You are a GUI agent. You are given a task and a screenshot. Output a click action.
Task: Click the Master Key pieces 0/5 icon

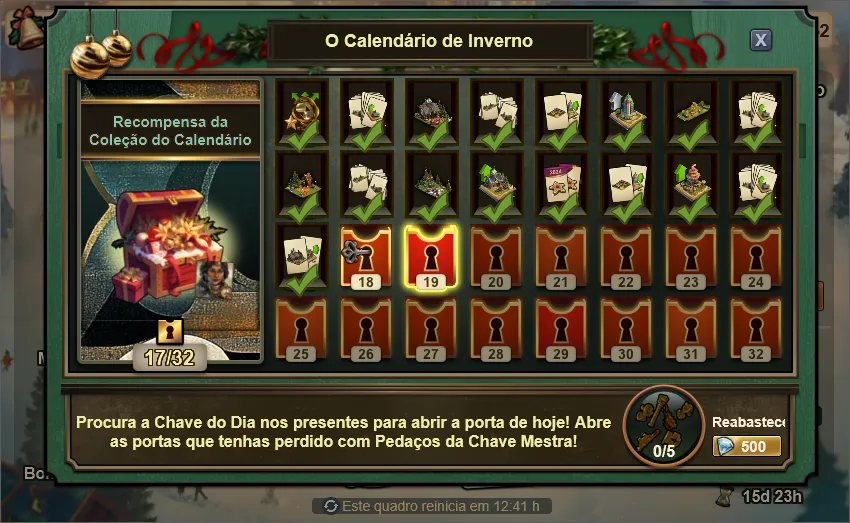click(x=663, y=425)
